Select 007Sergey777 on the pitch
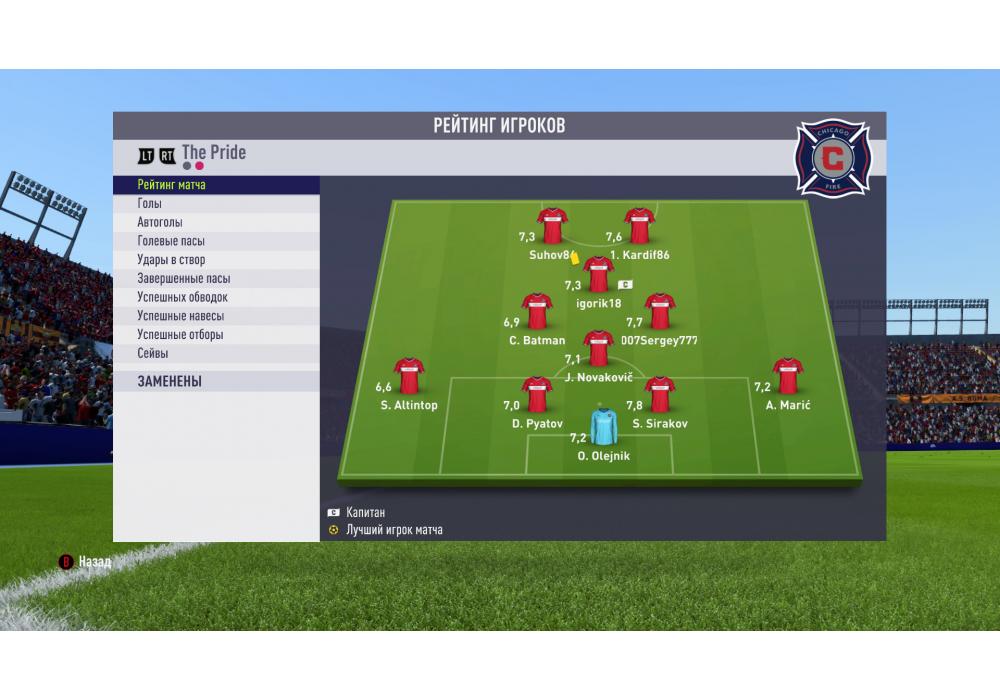The image size is (1000, 700). click(x=659, y=311)
